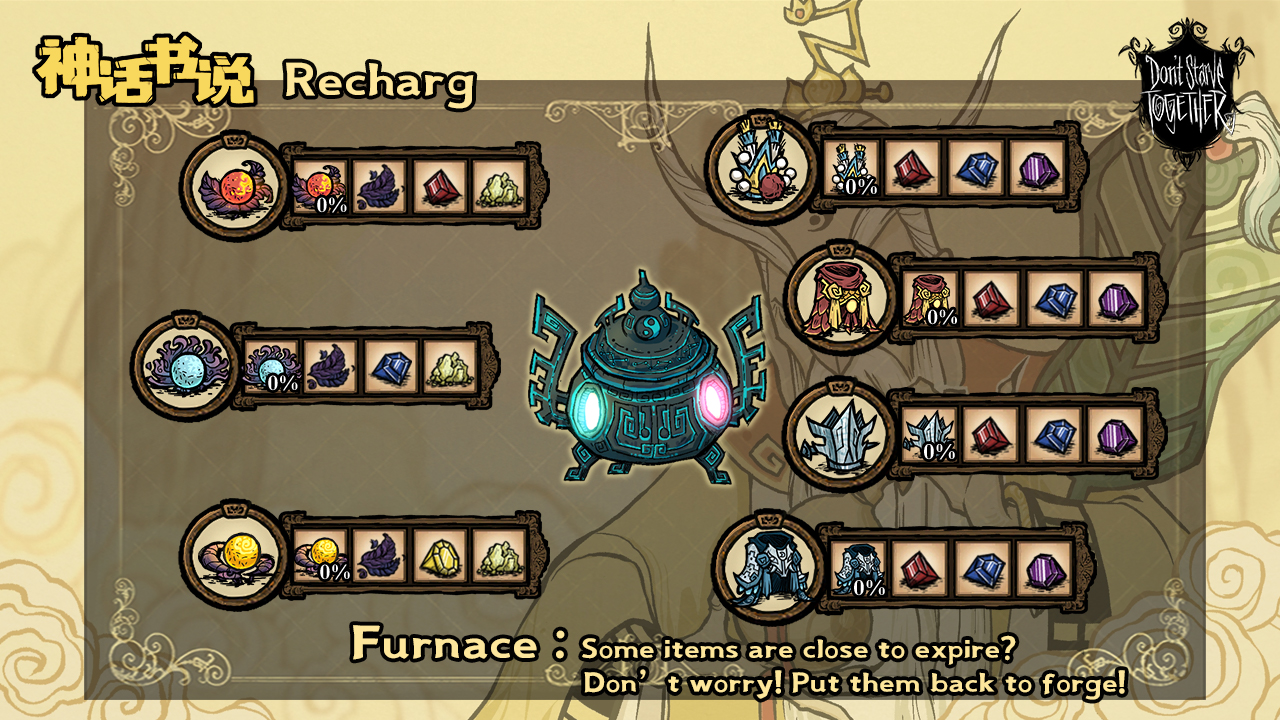Select the 0% red orb slot

[x=320, y=187]
